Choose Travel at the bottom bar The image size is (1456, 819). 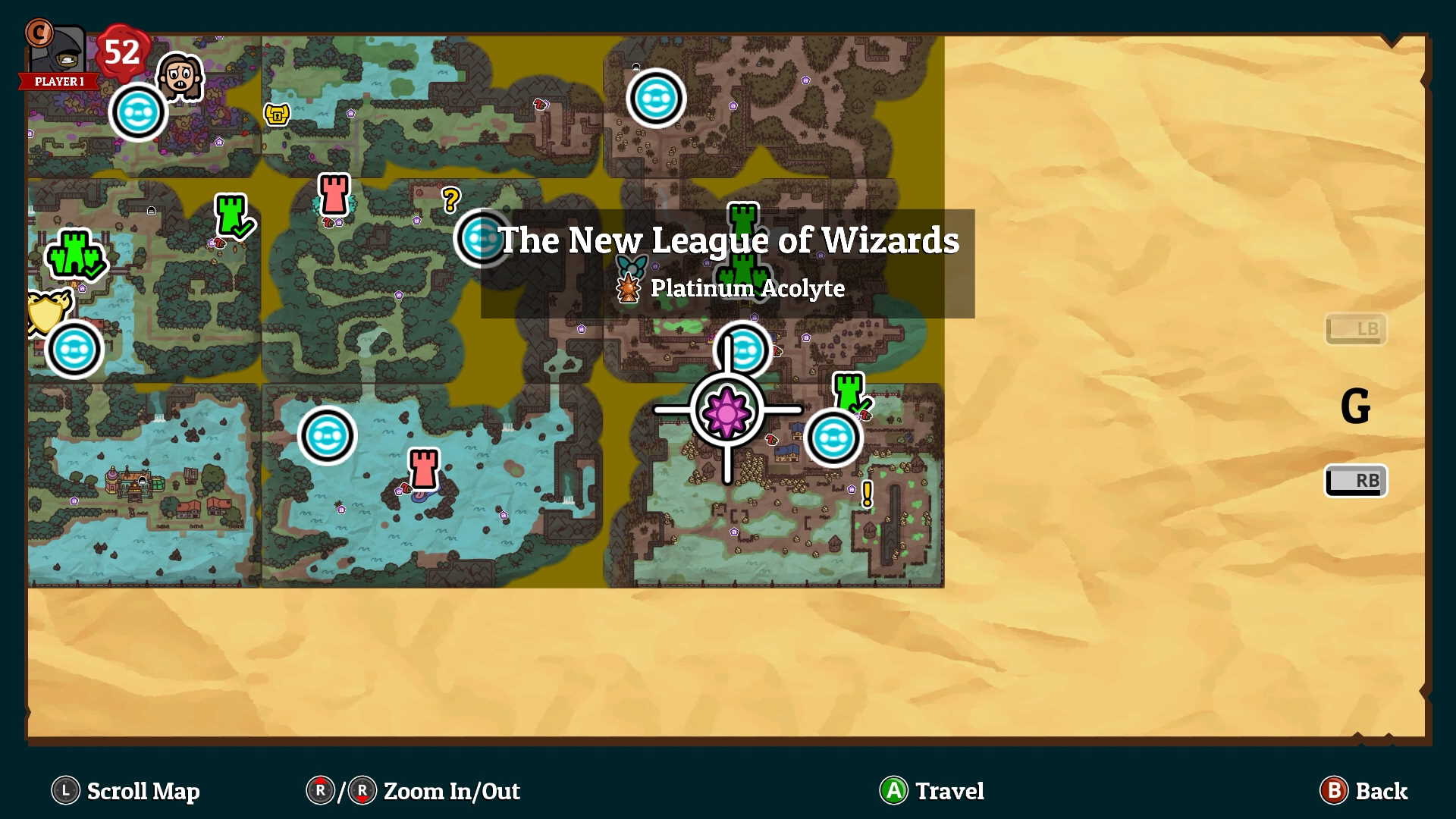[931, 791]
